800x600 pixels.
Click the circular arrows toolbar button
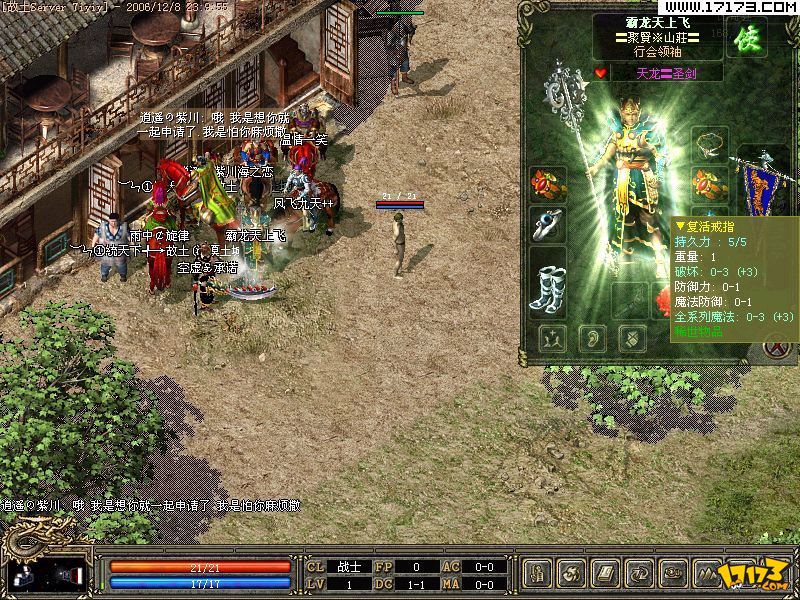coord(639,573)
